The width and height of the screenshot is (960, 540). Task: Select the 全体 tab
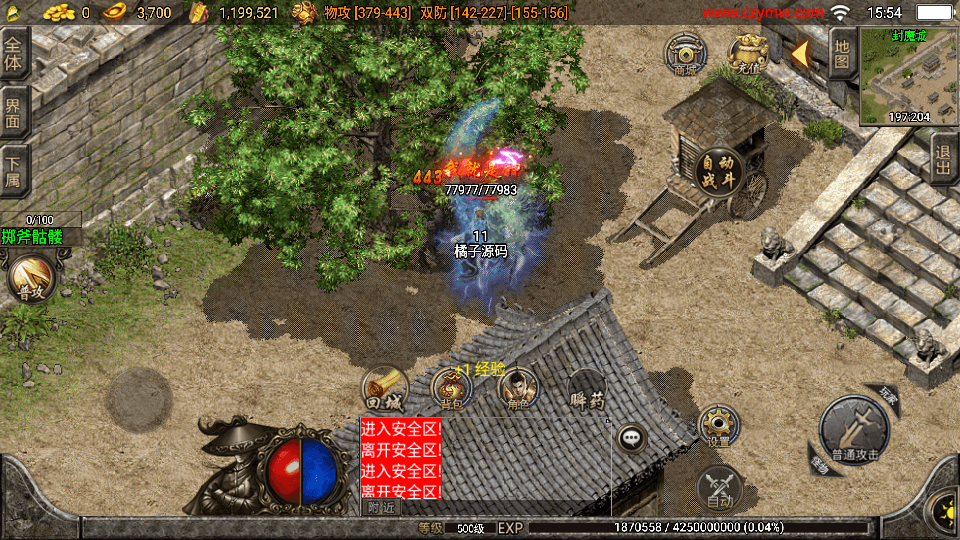tap(13, 52)
